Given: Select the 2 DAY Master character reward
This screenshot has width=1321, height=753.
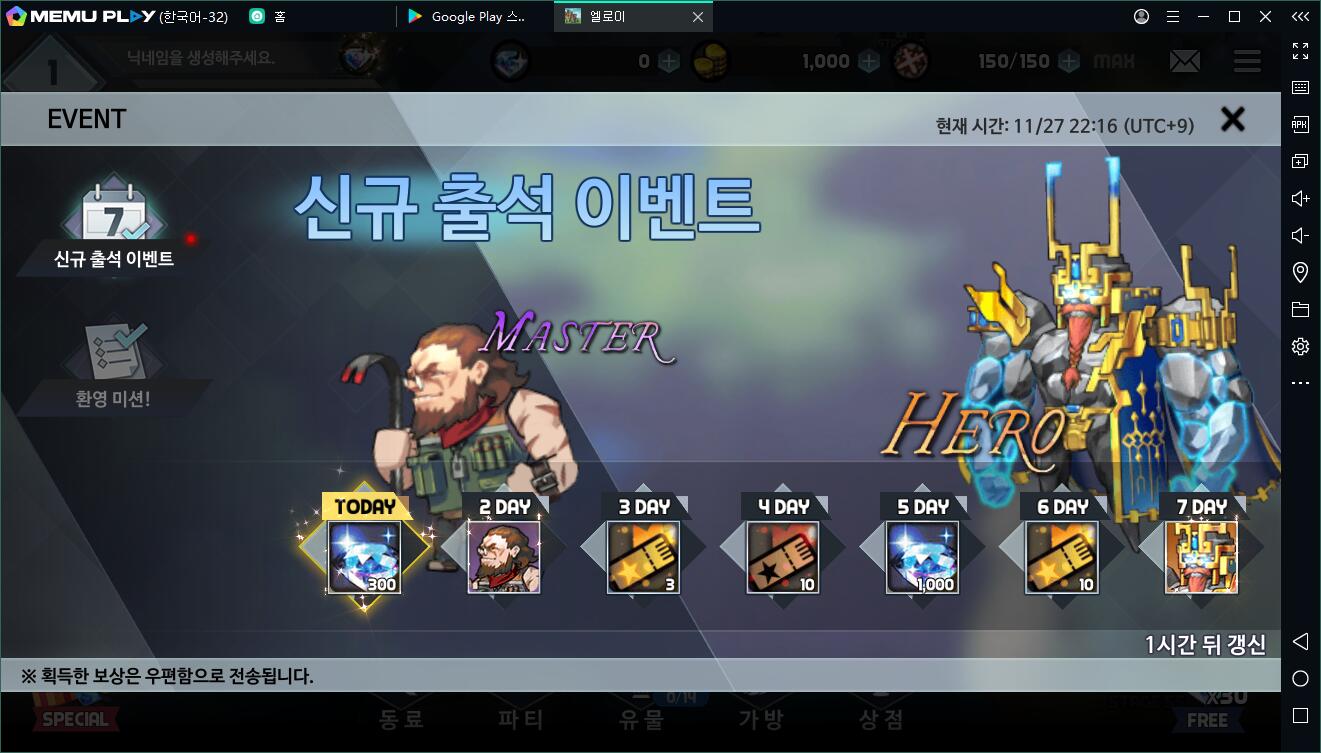Looking at the screenshot, I should tap(504, 556).
